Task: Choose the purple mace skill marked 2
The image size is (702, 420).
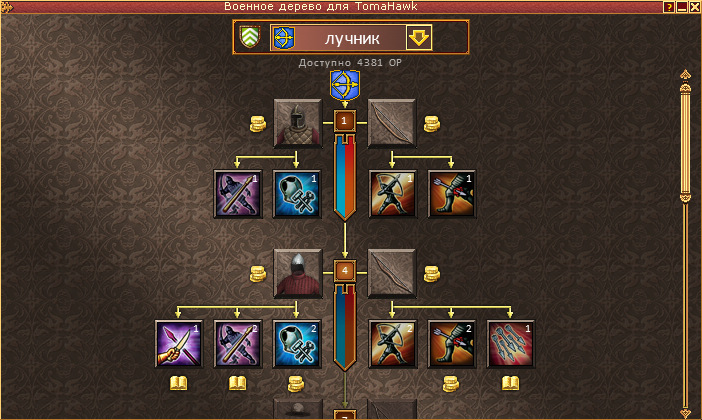Action: click(x=238, y=343)
